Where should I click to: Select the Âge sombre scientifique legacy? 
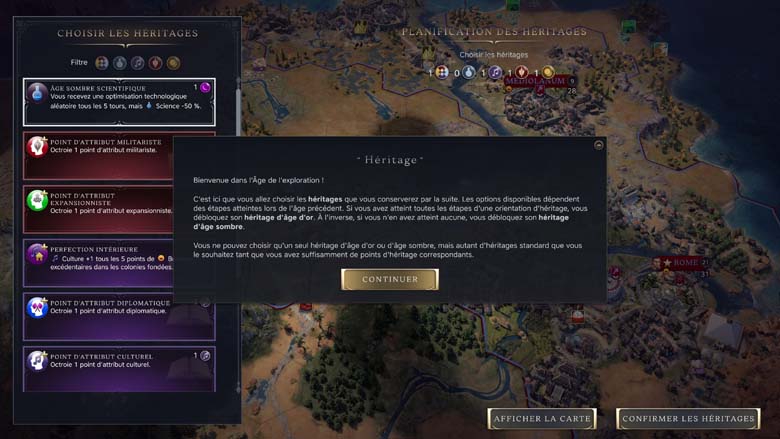118,102
